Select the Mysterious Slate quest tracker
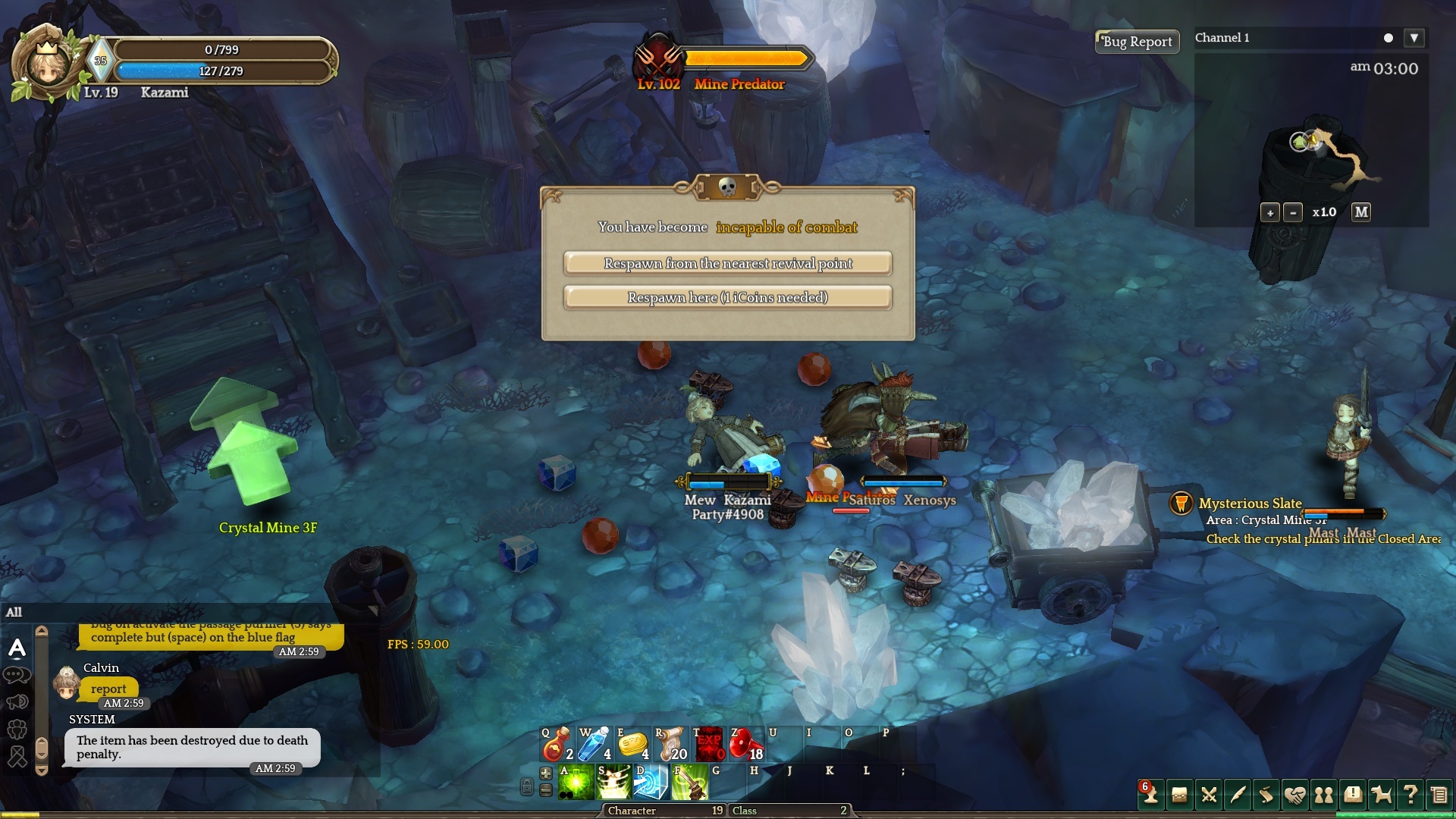The image size is (1456, 819). (x=1249, y=504)
